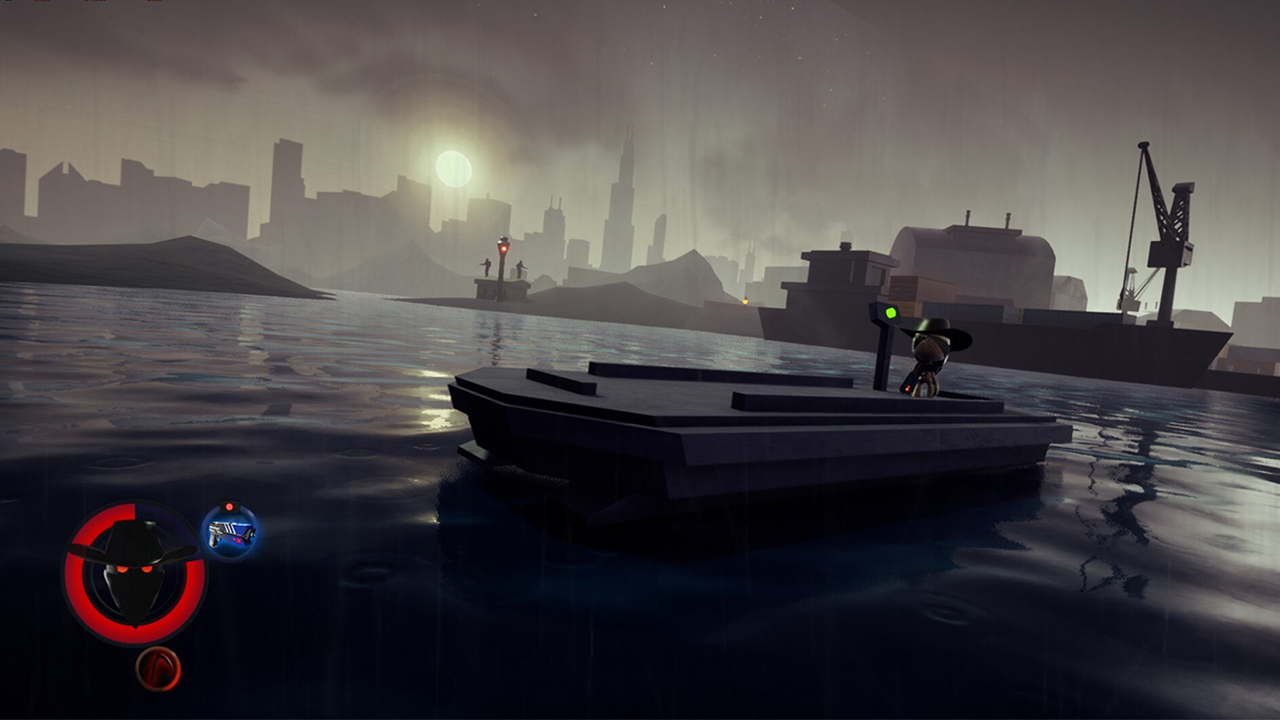Viewport: 1280px width, 720px height.
Task: Toggle the character's red glowing eyes
Action: [132, 570]
